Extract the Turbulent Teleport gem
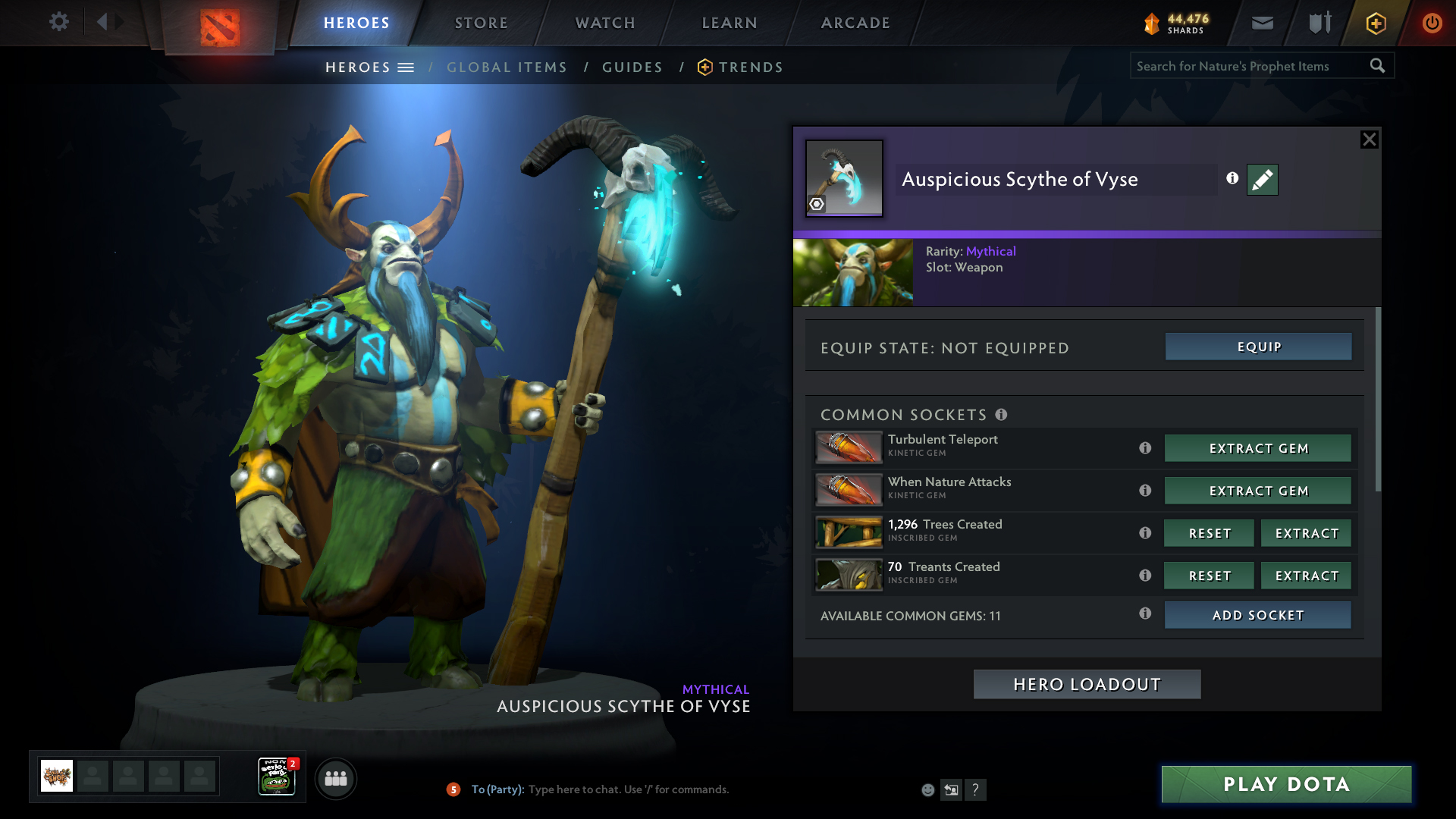1456x819 pixels. 1258,449
